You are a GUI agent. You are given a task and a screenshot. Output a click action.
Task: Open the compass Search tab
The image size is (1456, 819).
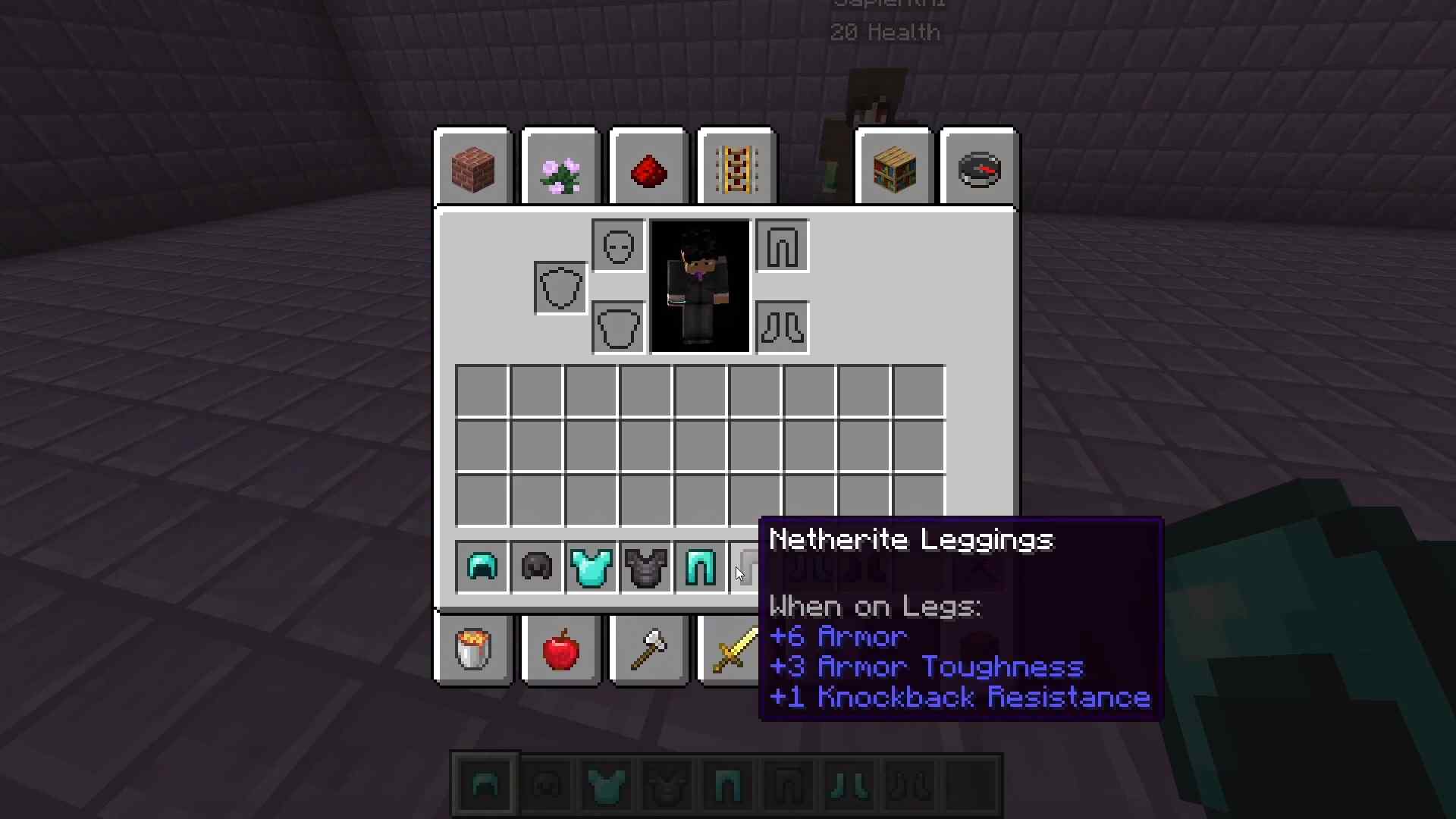click(x=979, y=167)
